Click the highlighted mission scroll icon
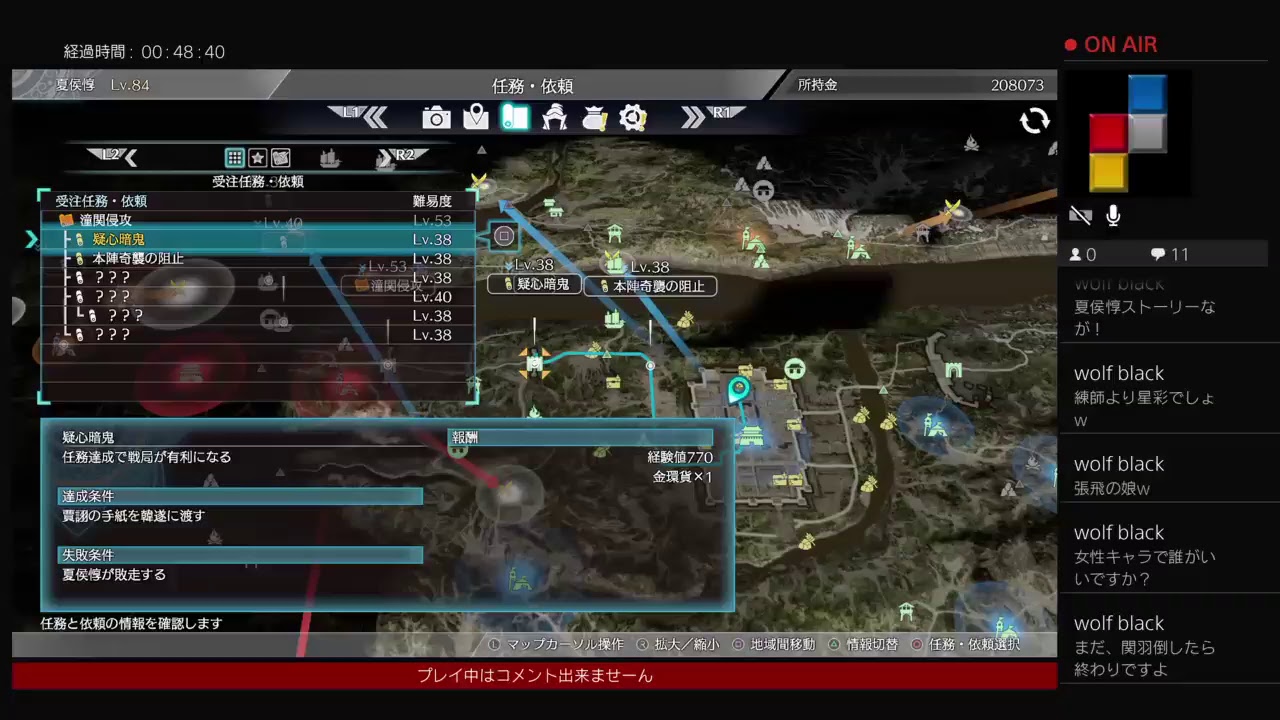The image size is (1280, 720). [x=514, y=118]
